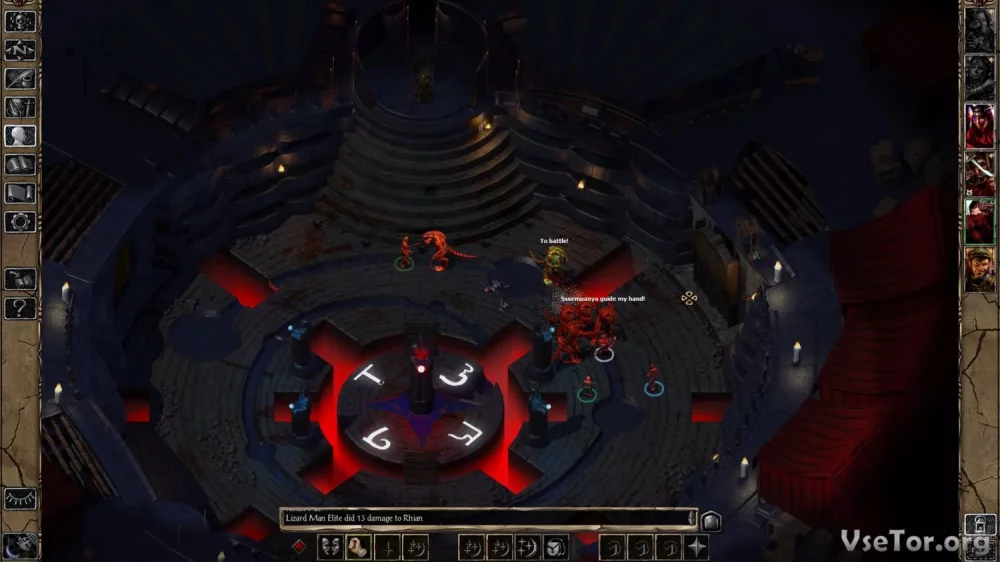Open the inventory via the armor icon
The height and width of the screenshot is (562, 1000).
tap(20, 106)
